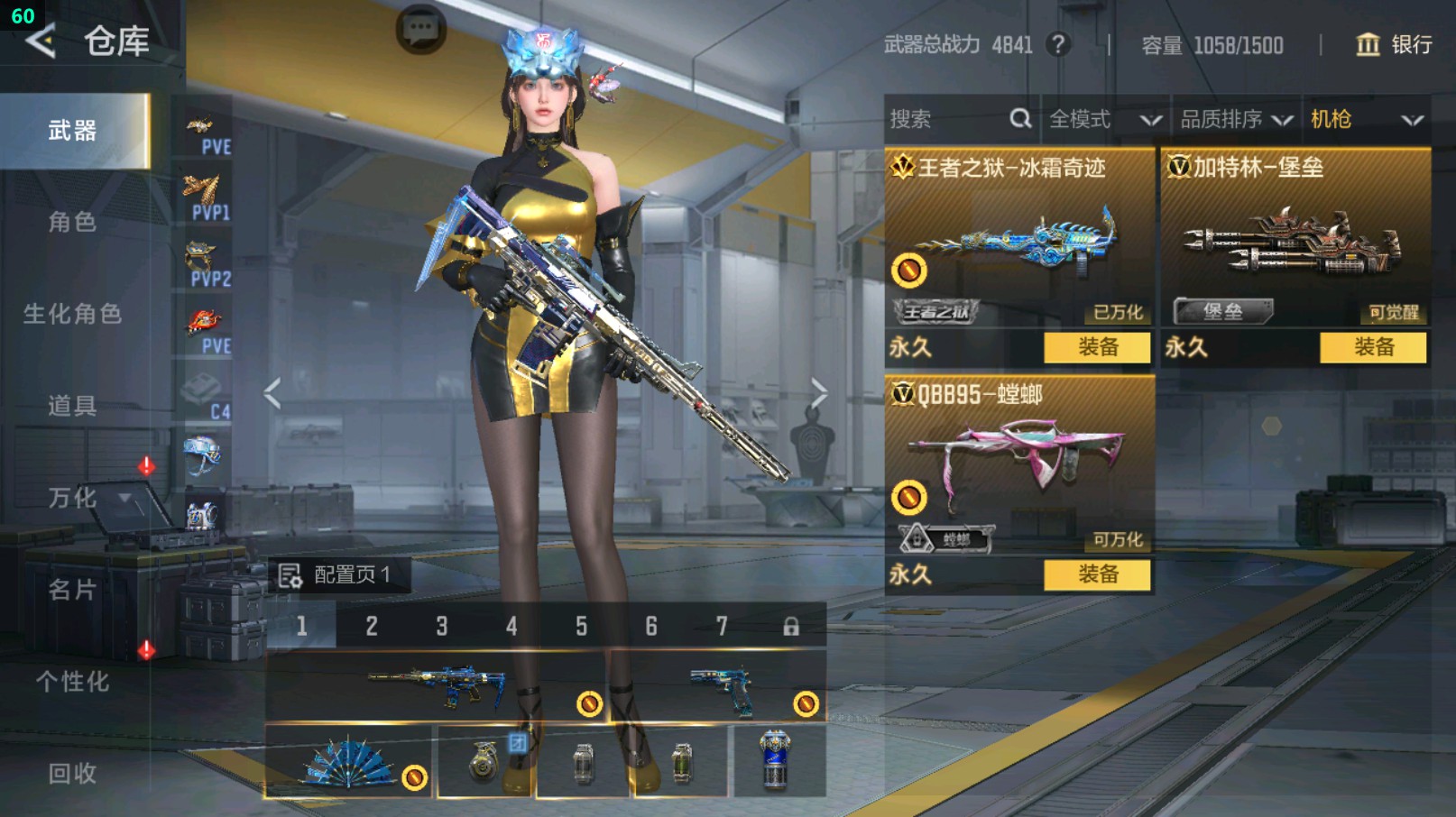The height and width of the screenshot is (817, 1456).
Task: Click the search magnifier icon
Action: click(1020, 118)
